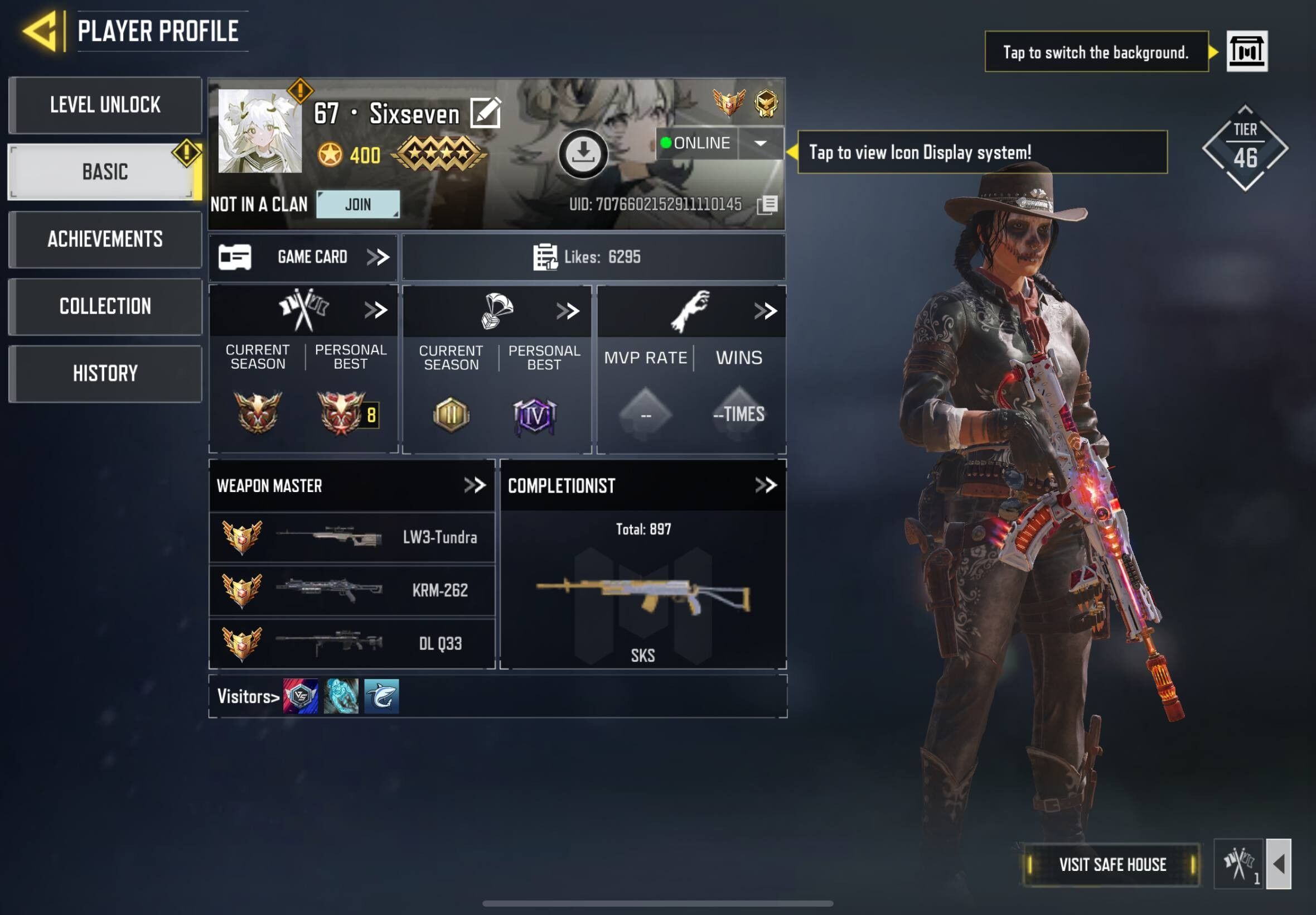Open the DL Q33 weapon row
Screen dimensions: 1316x915
[352, 643]
